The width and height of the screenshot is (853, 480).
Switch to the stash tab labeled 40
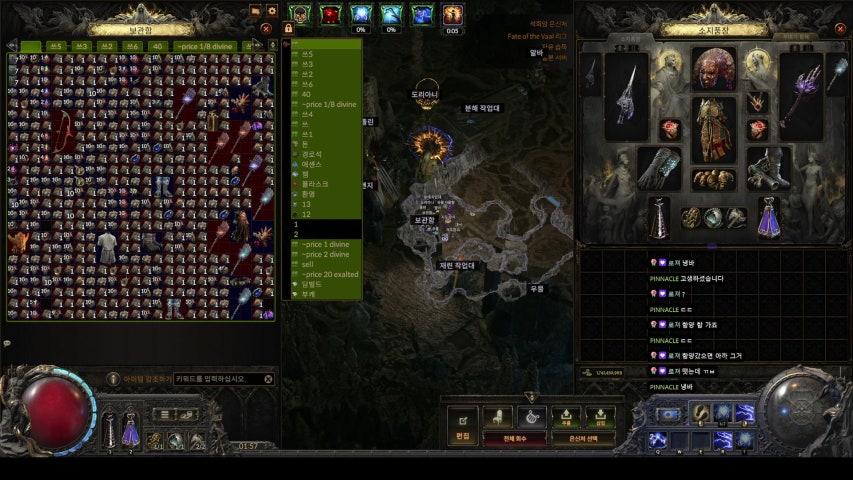point(157,46)
